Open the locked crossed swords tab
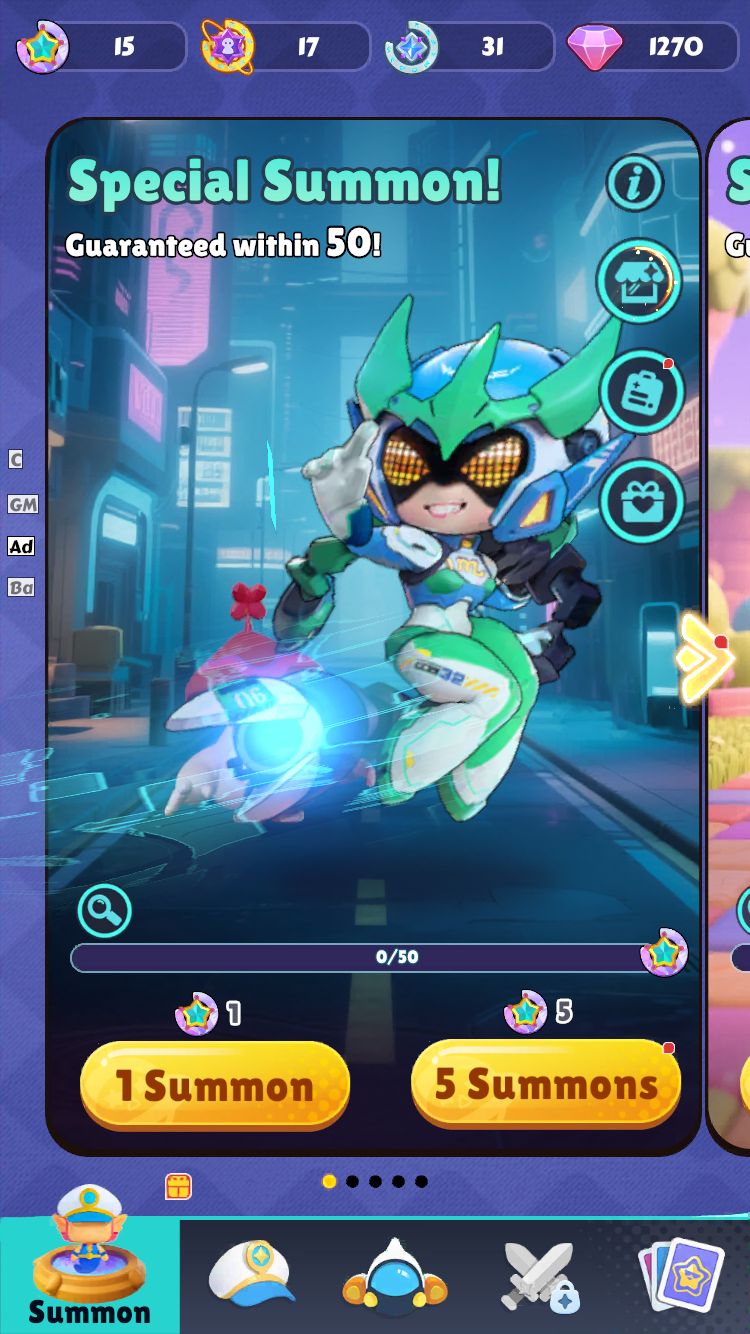 pos(540,1277)
